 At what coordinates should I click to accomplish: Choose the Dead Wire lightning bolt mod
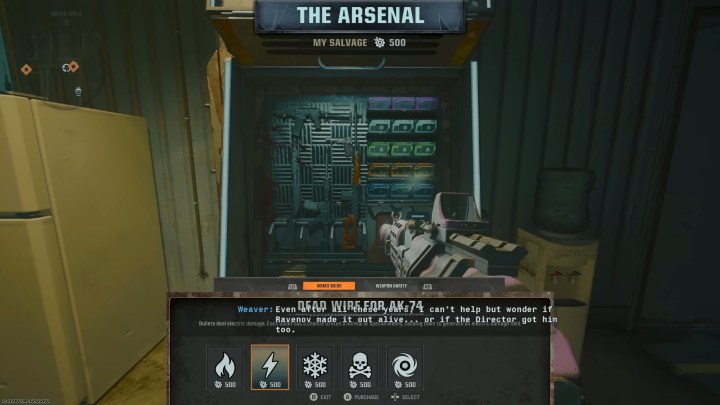coord(270,366)
